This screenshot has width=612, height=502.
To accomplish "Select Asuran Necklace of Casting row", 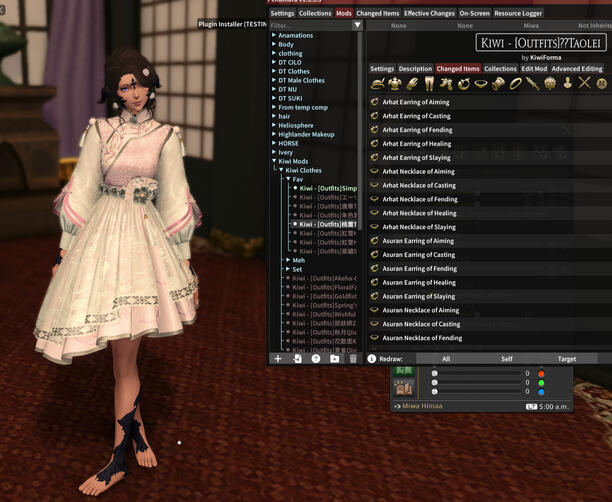I will point(421,324).
